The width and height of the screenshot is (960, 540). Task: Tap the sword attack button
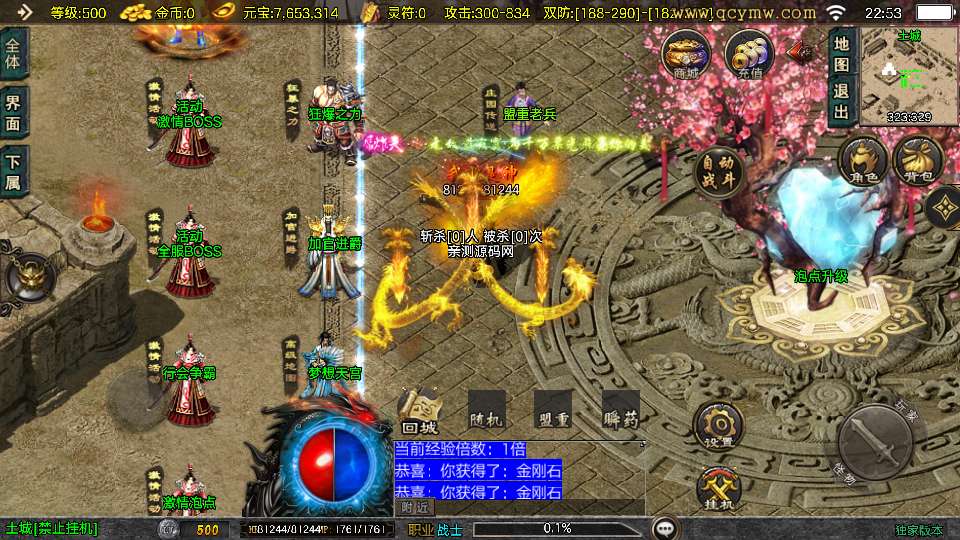click(x=875, y=440)
